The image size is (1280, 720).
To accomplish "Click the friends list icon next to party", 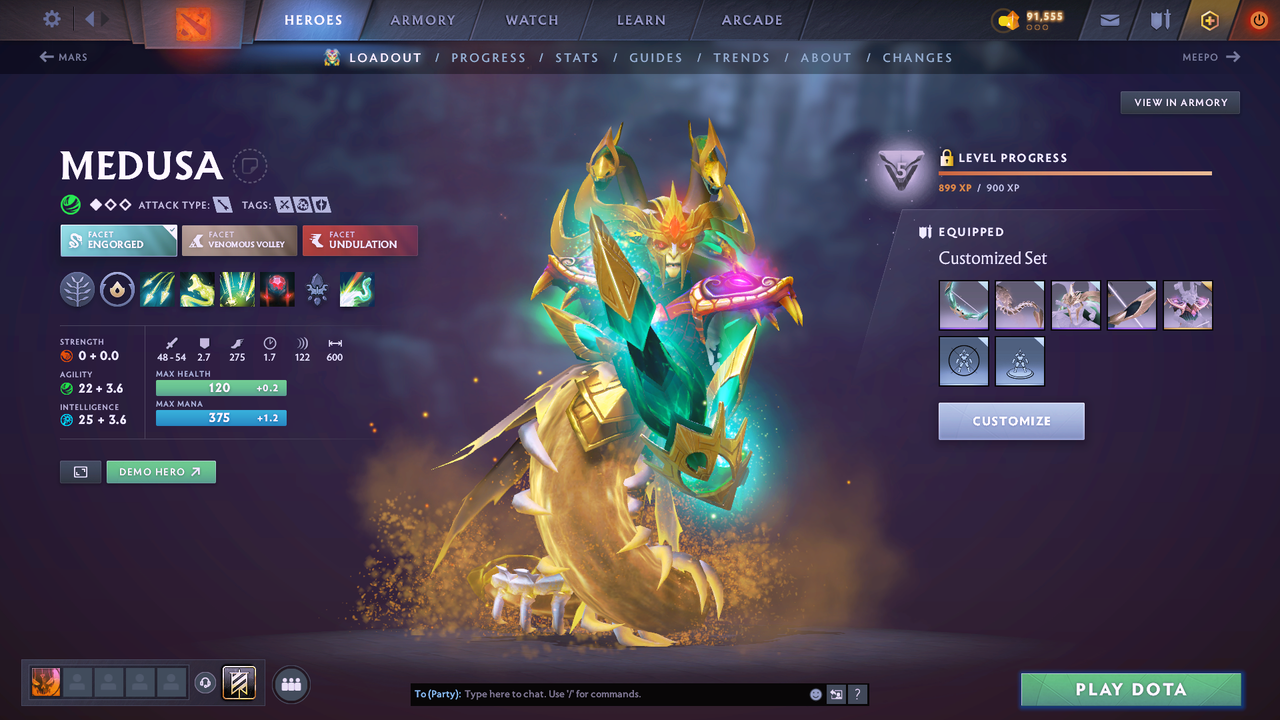I will (x=290, y=683).
